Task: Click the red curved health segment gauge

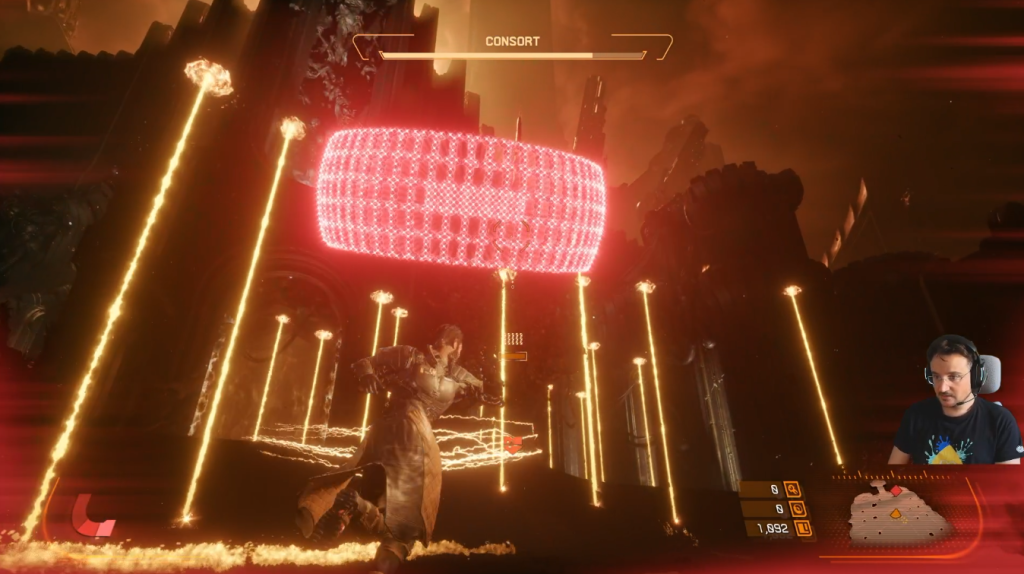Action: pyautogui.click(x=93, y=515)
